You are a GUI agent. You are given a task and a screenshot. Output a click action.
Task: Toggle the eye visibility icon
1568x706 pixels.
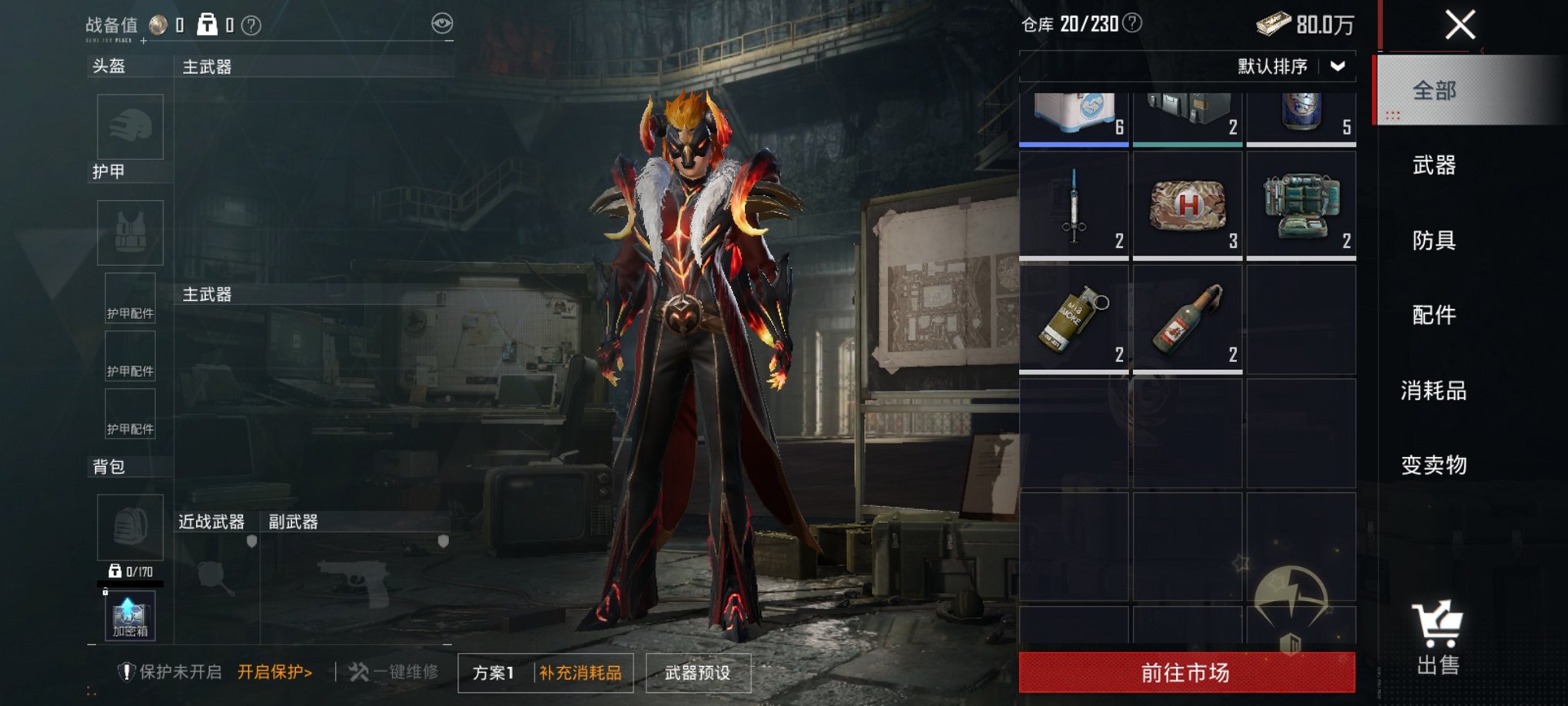pyautogui.click(x=442, y=24)
